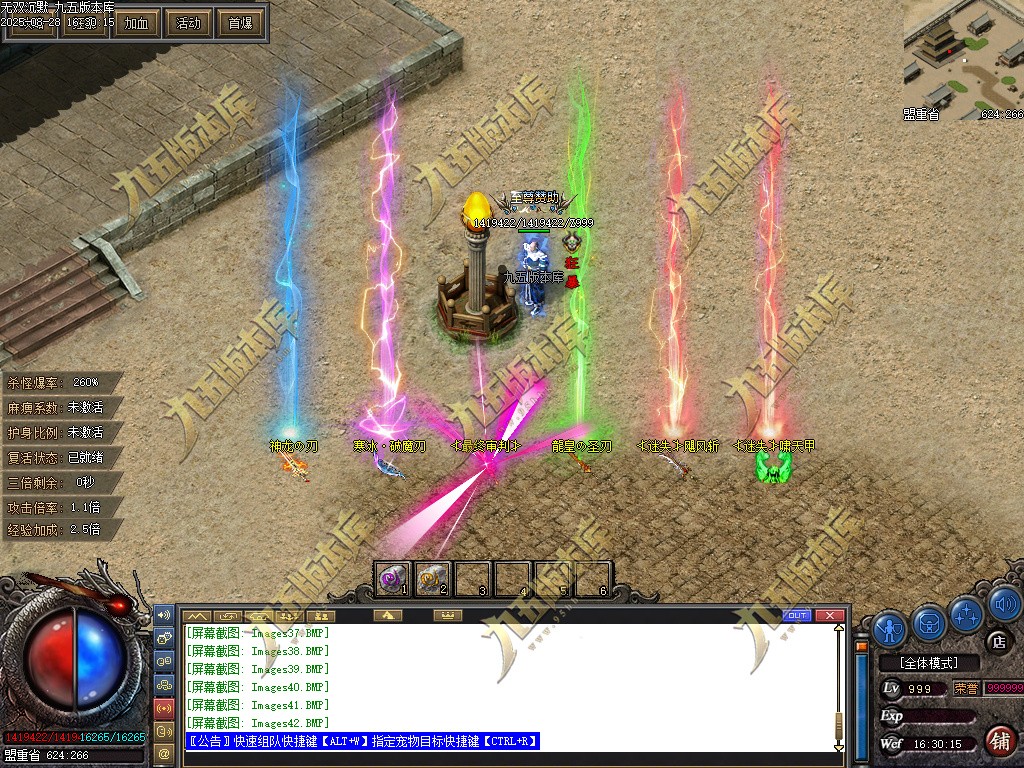
Task: Open the character equipment panel icon
Action: click(x=889, y=628)
